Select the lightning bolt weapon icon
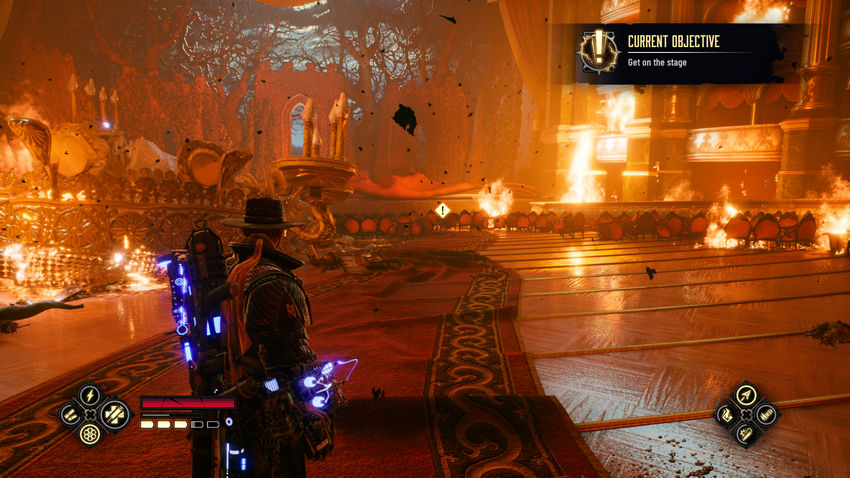The height and width of the screenshot is (478, 850). [90, 395]
